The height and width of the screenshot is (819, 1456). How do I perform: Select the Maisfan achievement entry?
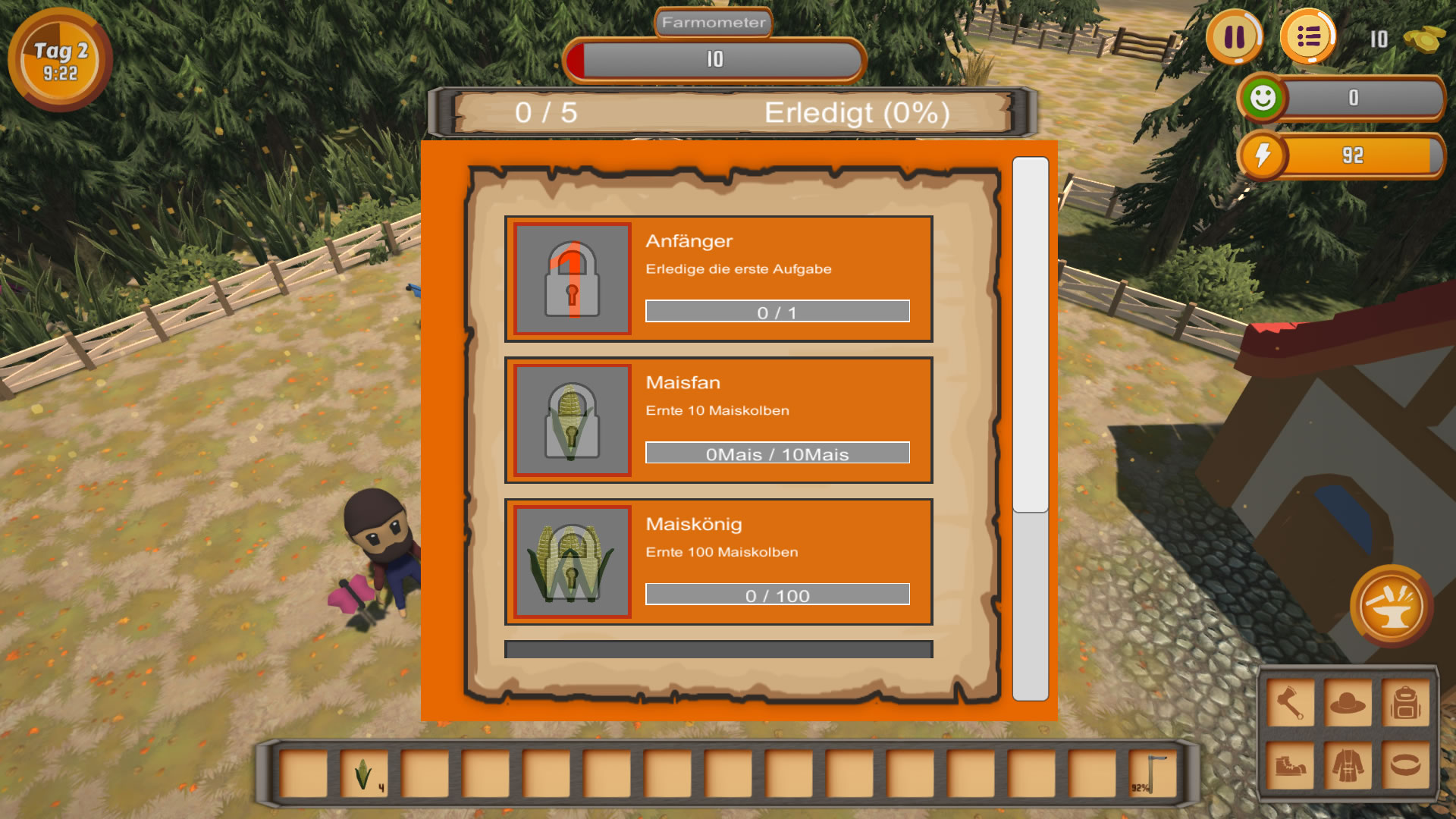(x=718, y=420)
